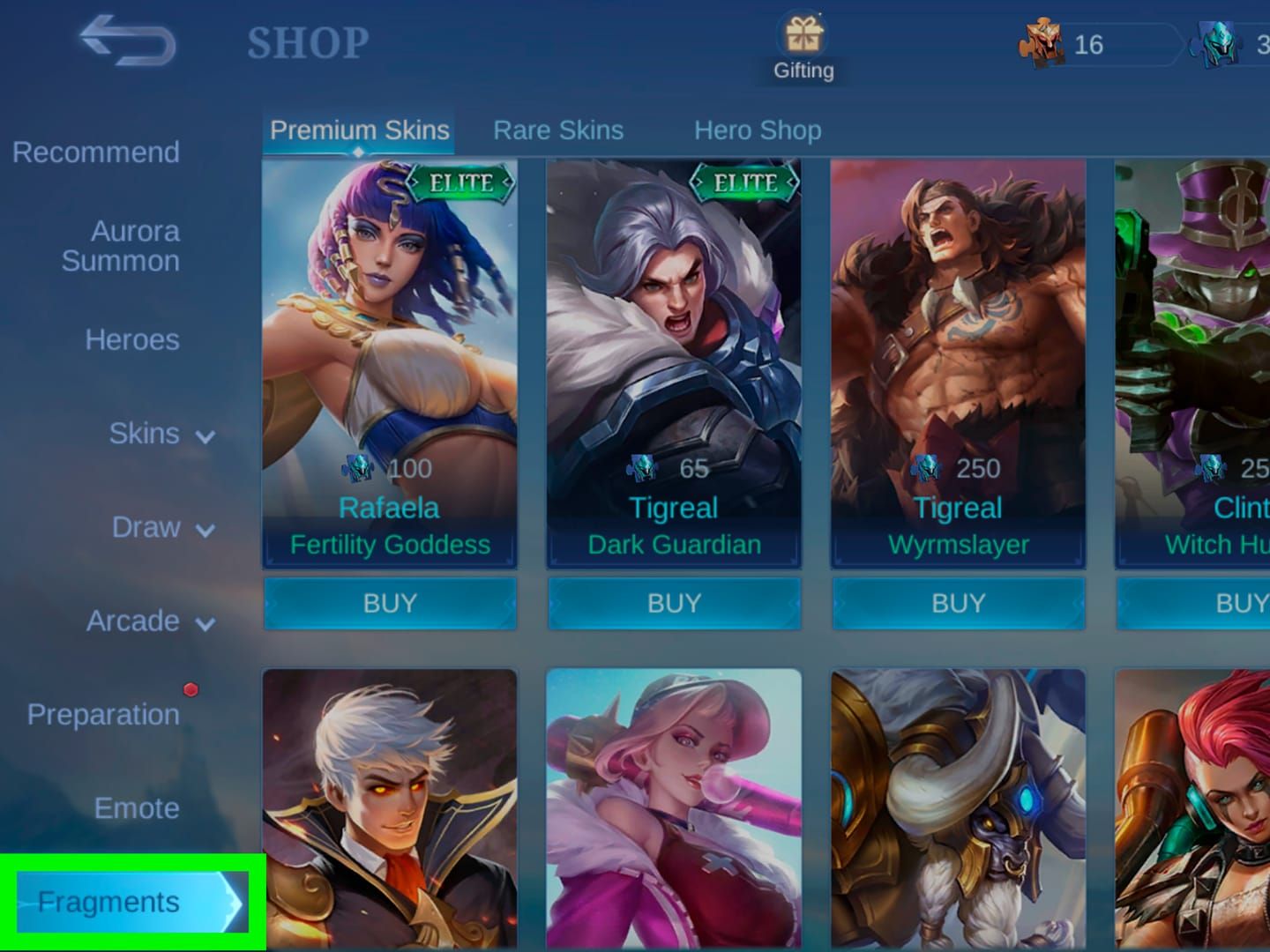Open the Gifting feature
Viewport: 1270px width, 952px height.
tap(802, 40)
